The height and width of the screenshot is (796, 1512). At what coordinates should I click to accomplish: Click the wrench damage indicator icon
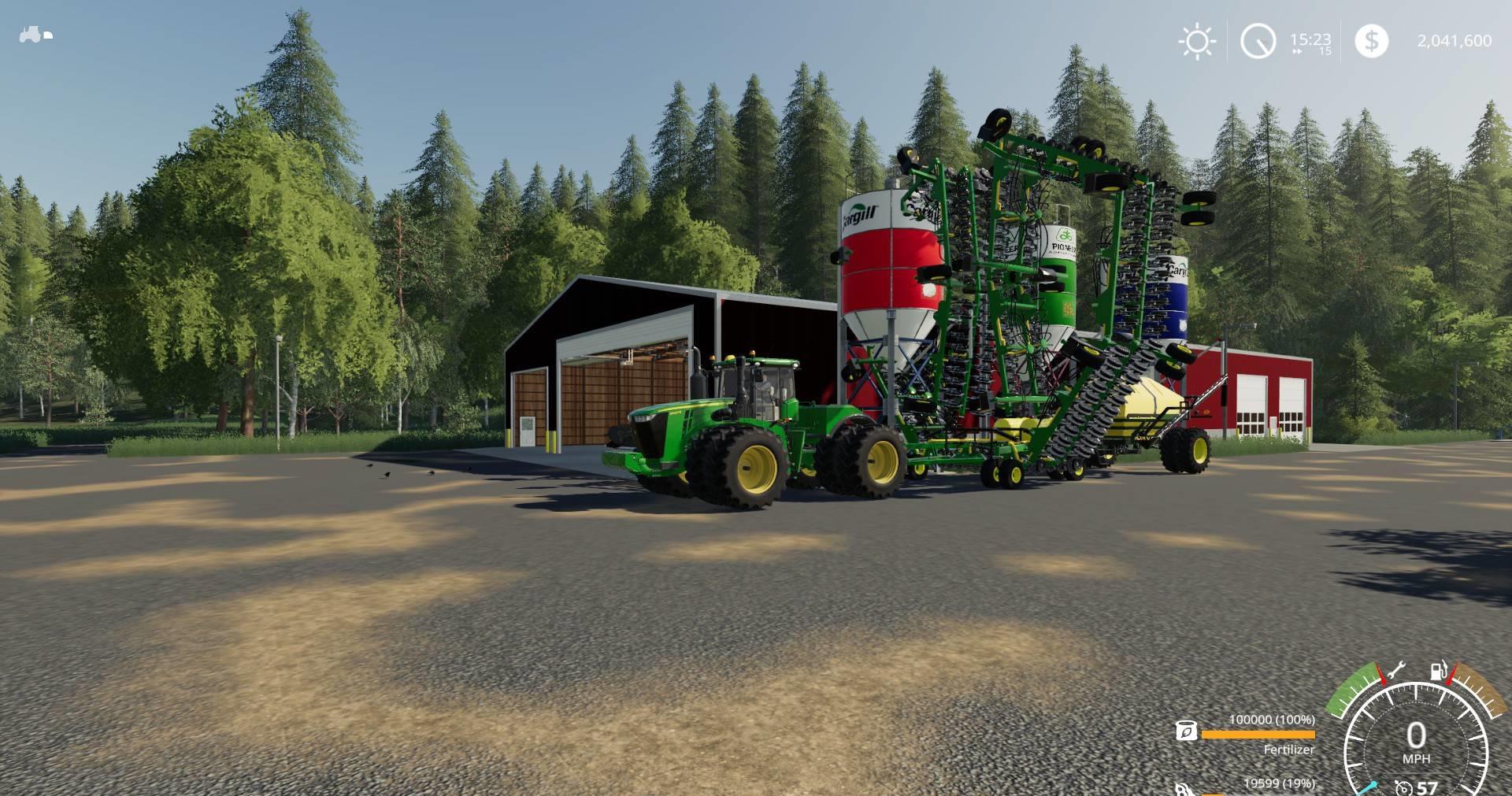click(x=1396, y=669)
